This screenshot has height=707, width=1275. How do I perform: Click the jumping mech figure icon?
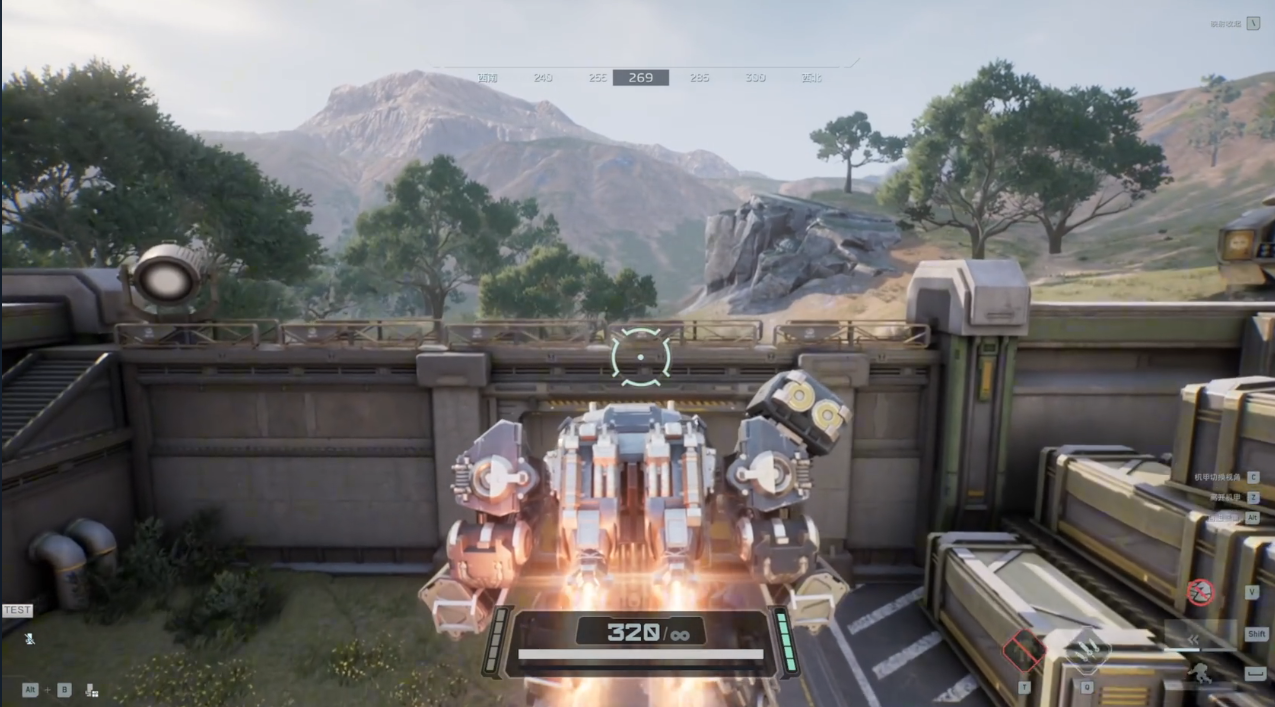[x=1197, y=674]
